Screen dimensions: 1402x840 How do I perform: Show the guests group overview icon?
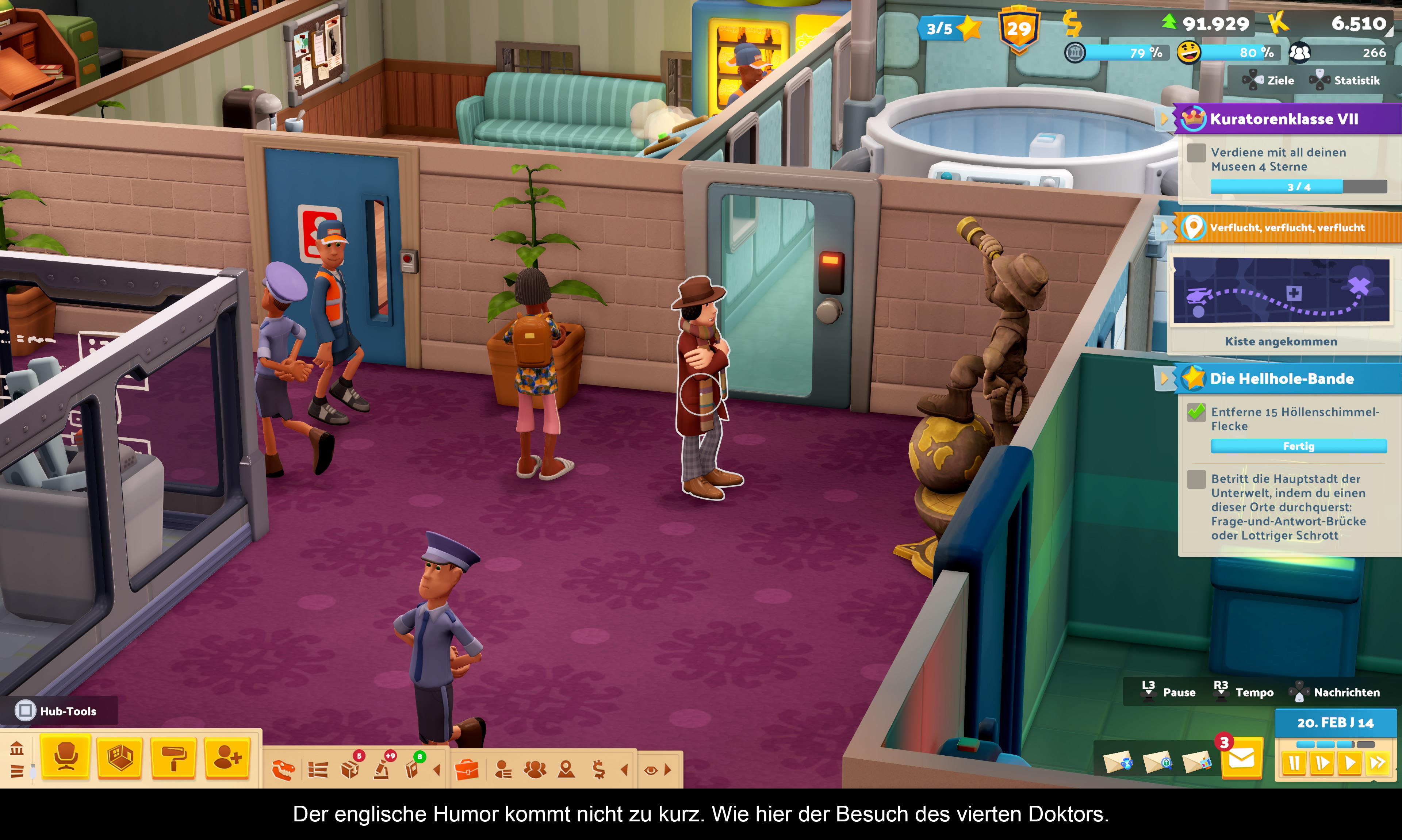point(535,770)
